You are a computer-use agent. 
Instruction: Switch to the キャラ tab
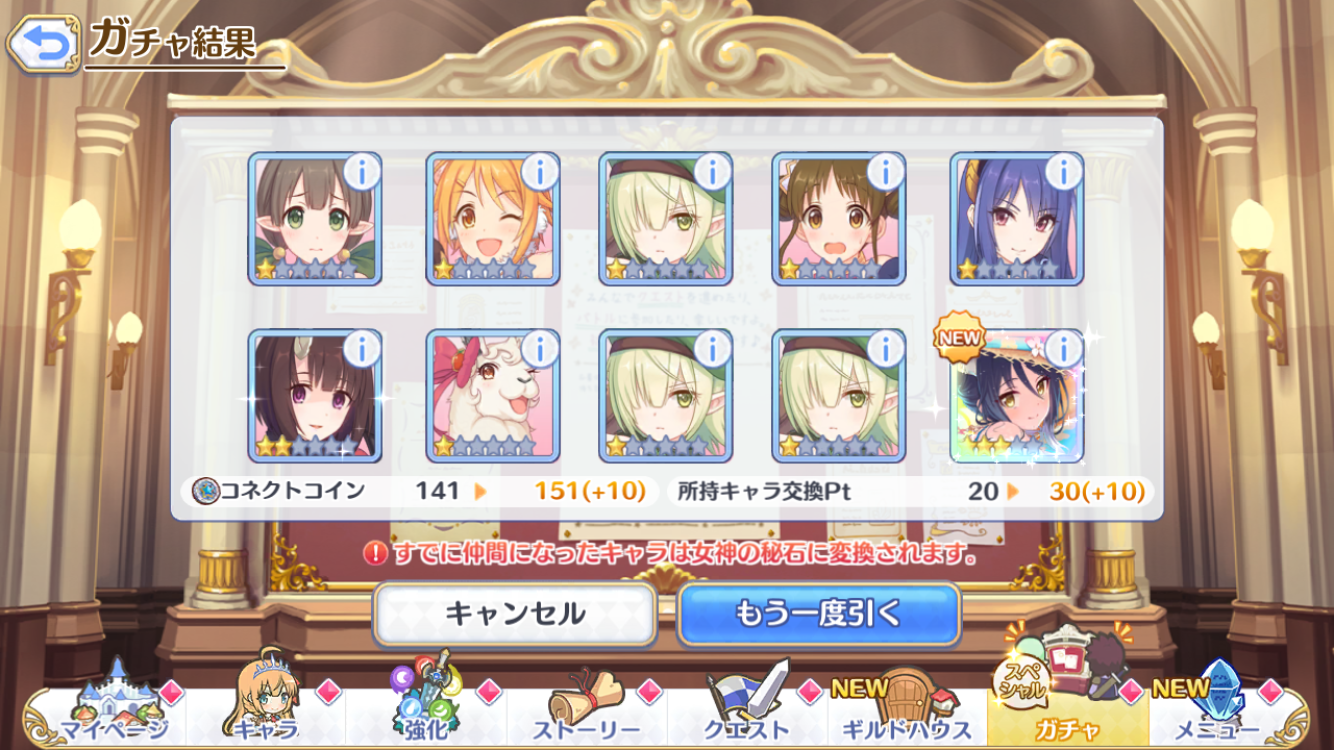(x=267, y=712)
